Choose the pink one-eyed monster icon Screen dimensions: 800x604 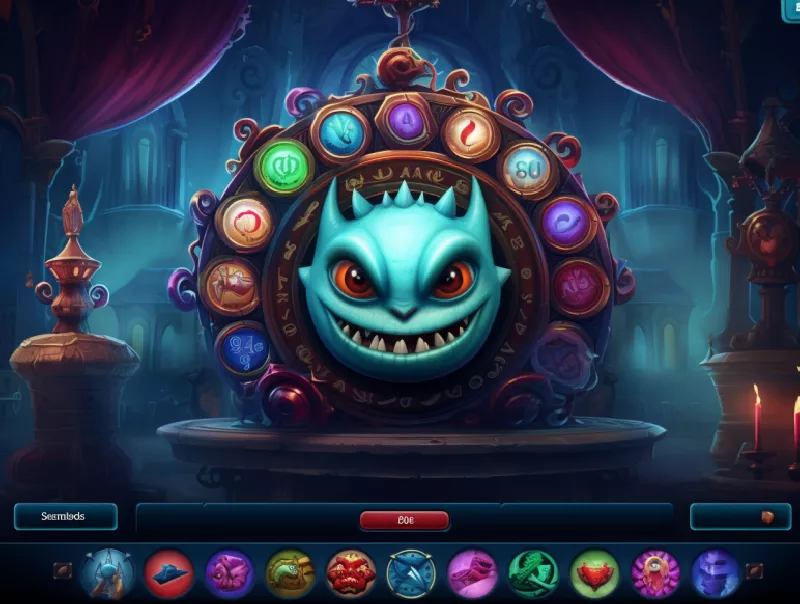click(x=655, y=574)
